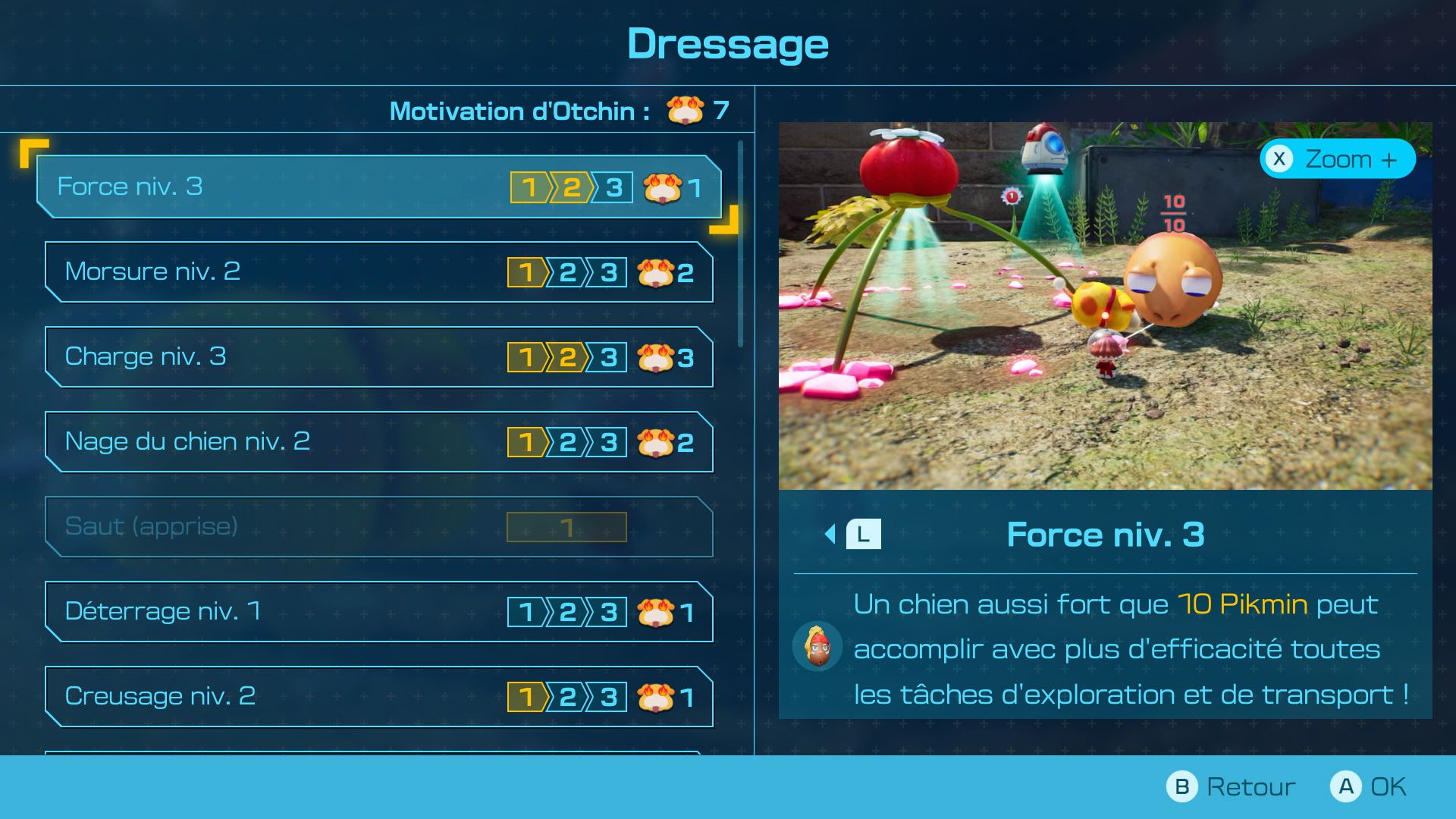1456x819 pixels.
Task: Select Nage du chien niv. 2
Action: click(379, 442)
